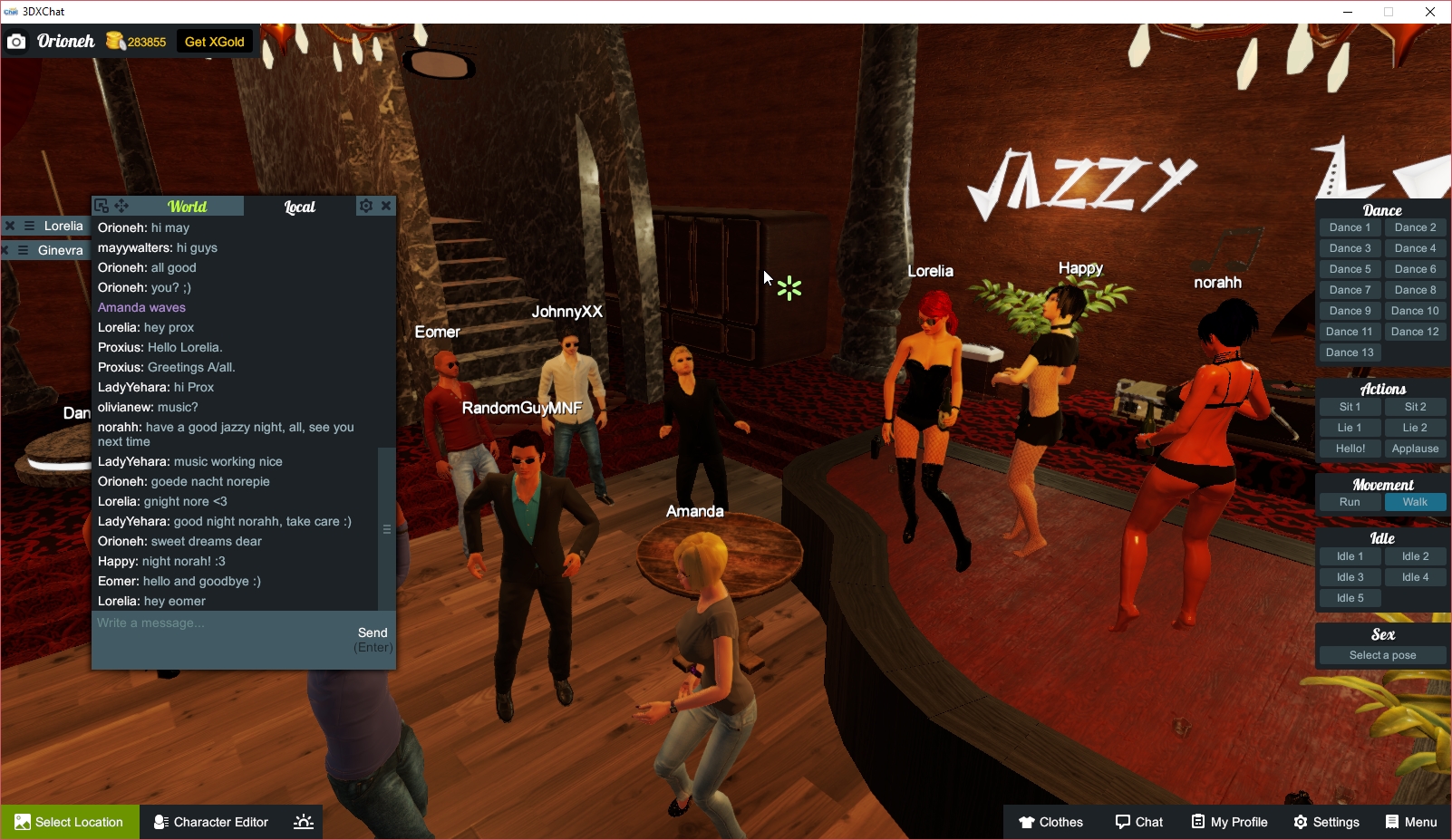Open 'Select a pose' under Sex panel
Screen dimensions: 1452x840
[x=1381, y=654]
